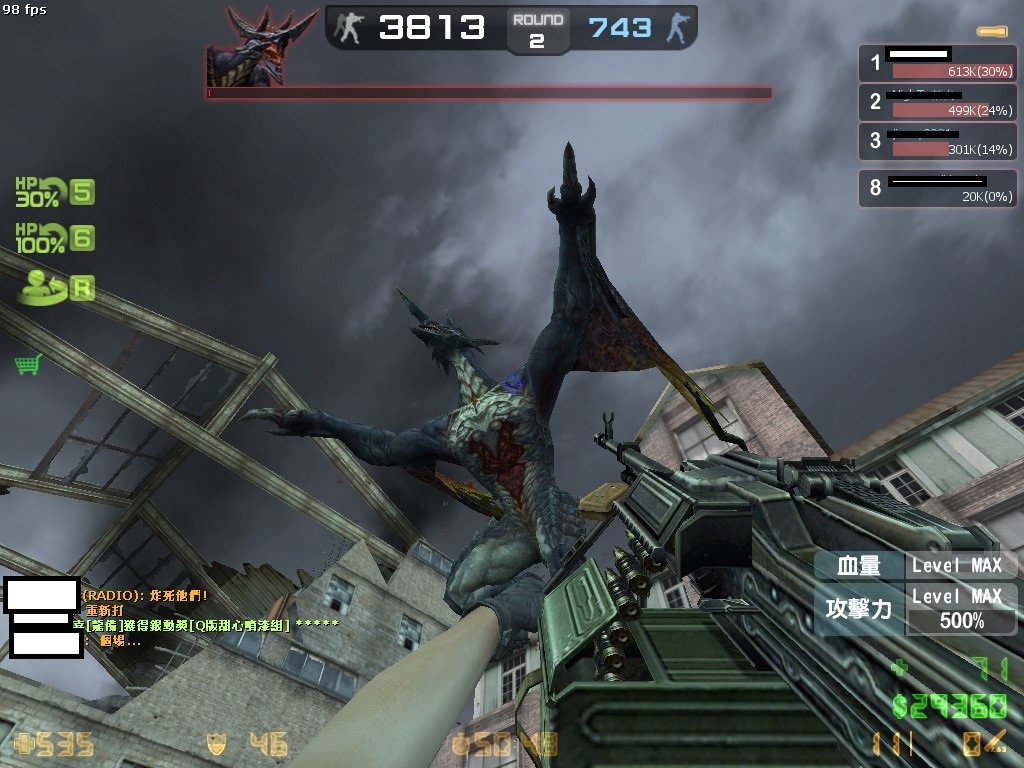Image resolution: width=1024 pixels, height=768 pixels.
Task: Use the HP 100% recovery item icon
Action: click(x=38, y=238)
